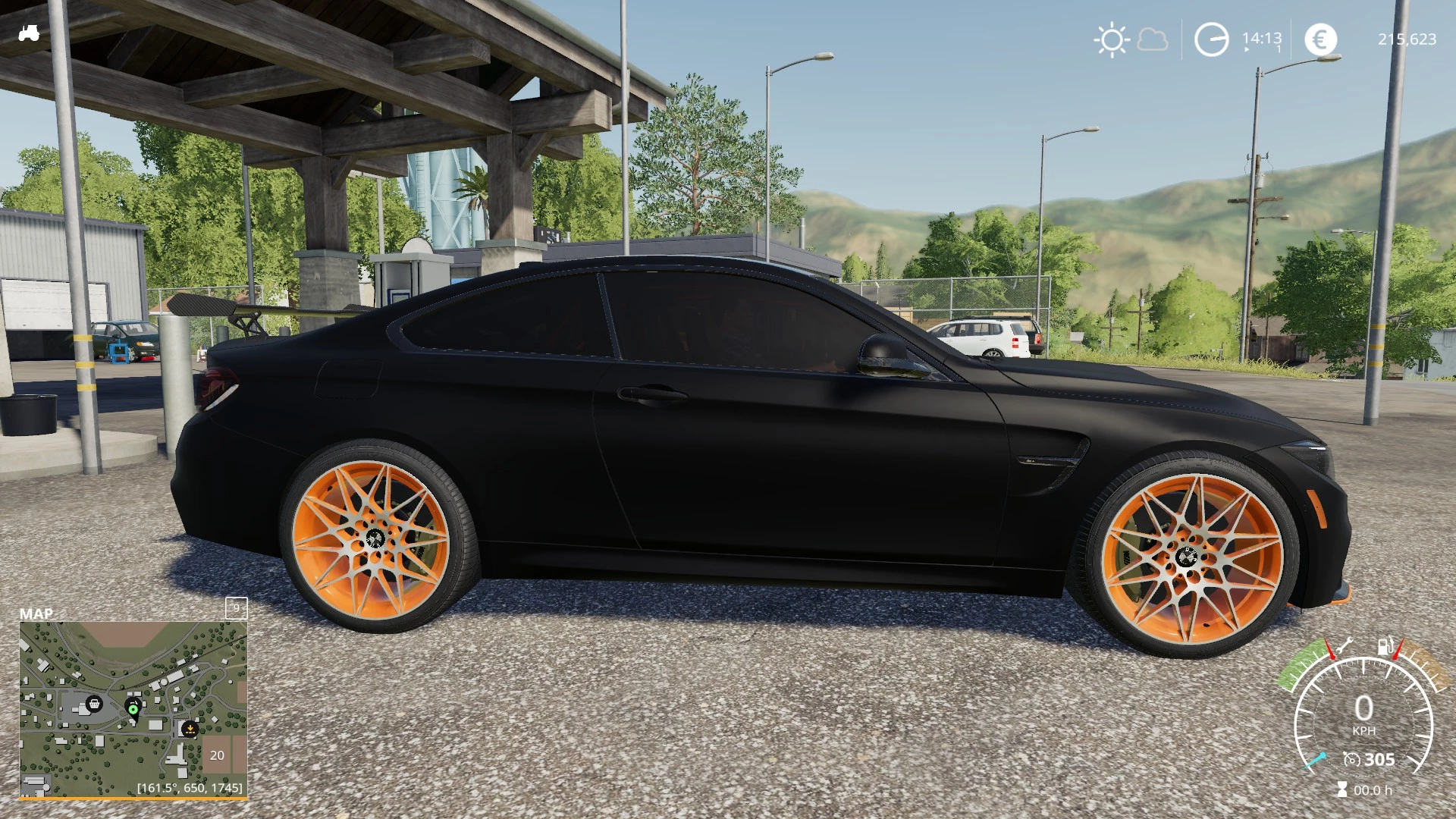
Task: Open finances via the euro coin icon
Action: (1320, 39)
